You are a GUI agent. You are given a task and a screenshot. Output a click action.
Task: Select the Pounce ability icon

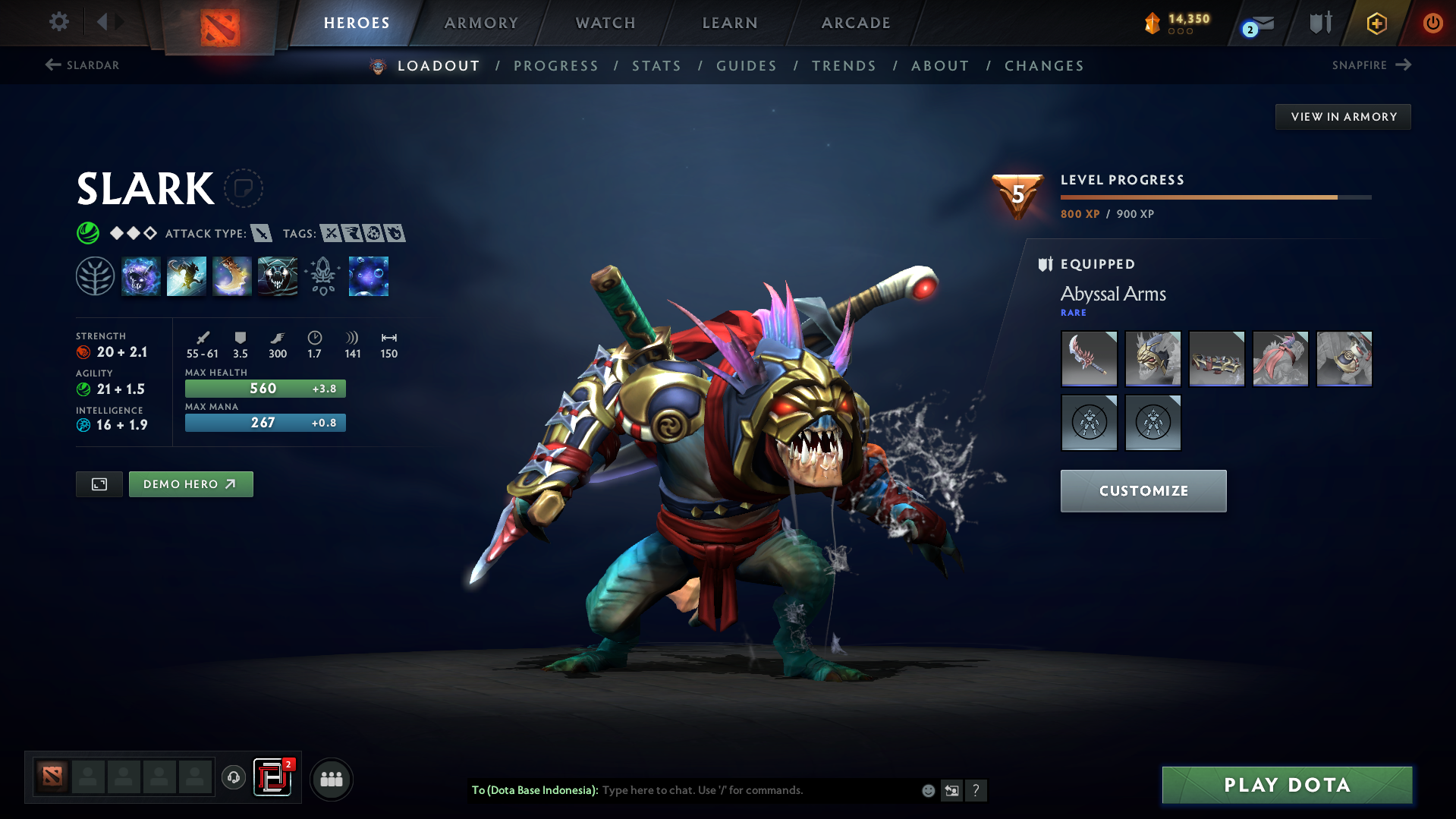[x=187, y=276]
